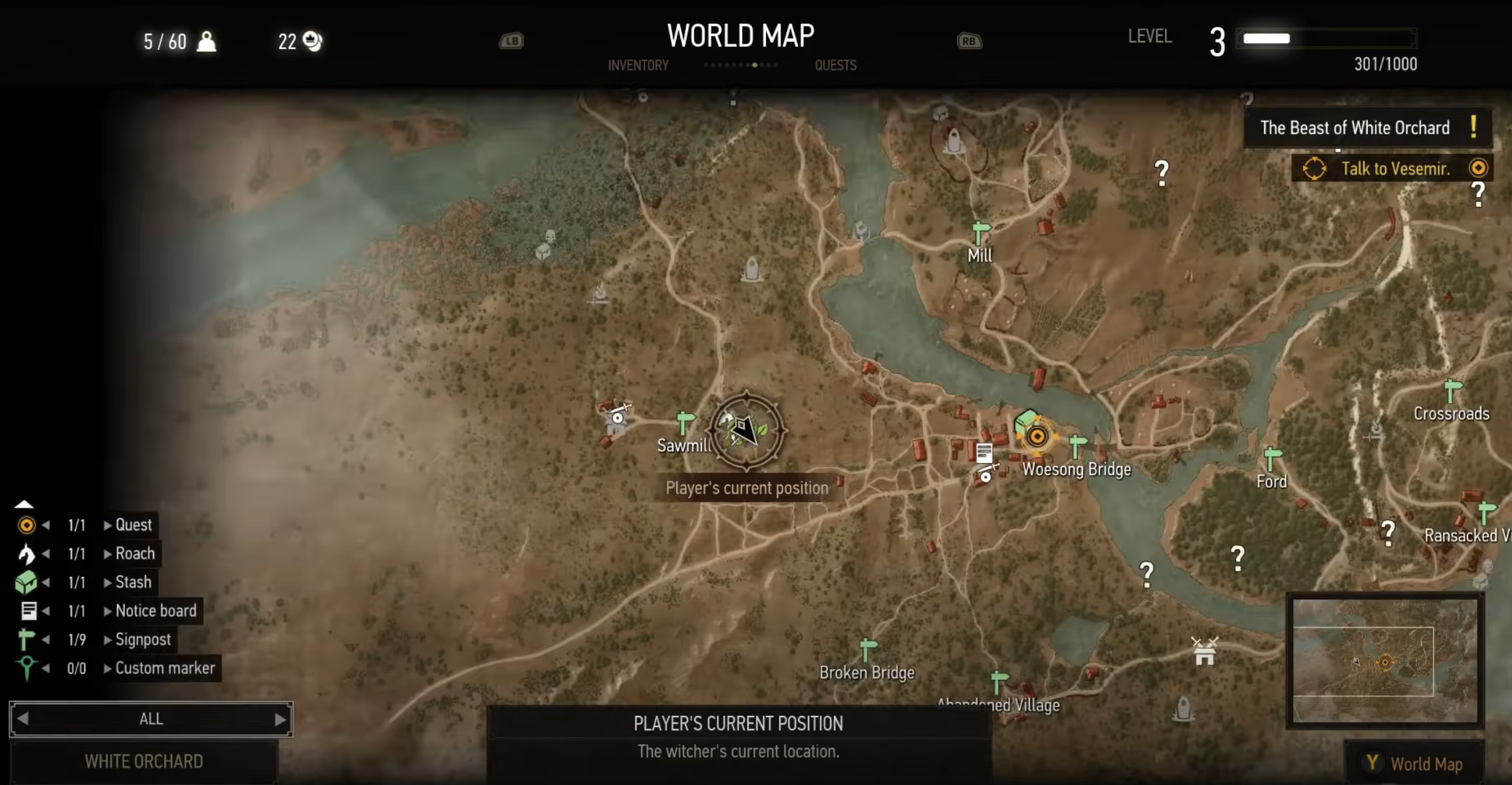Viewport: 1512px width, 785px height.
Task: Click the minimap overview thumbnail
Action: pyautogui.click(x=1385, y=660)
